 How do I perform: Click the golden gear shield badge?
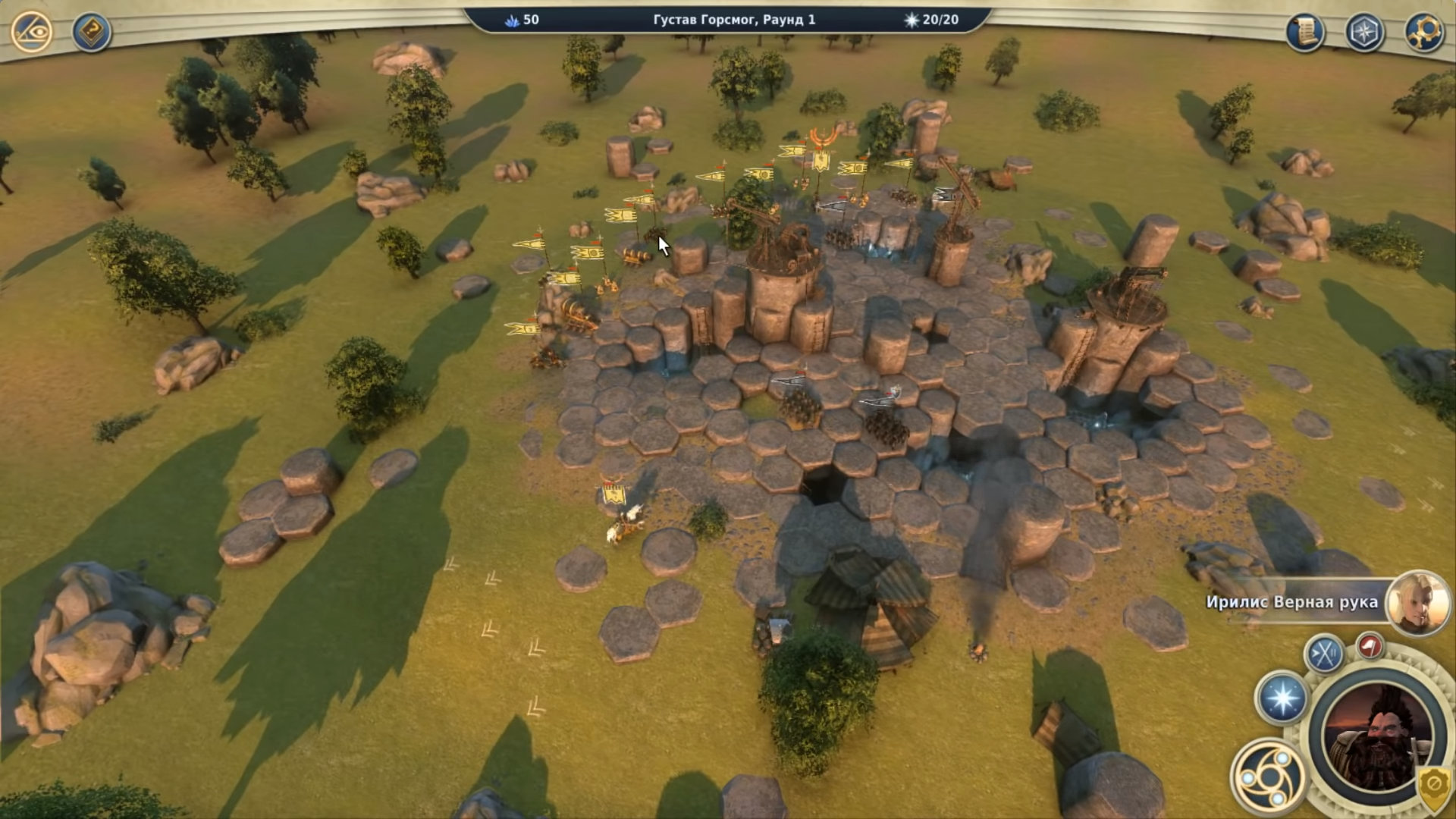1434,785
